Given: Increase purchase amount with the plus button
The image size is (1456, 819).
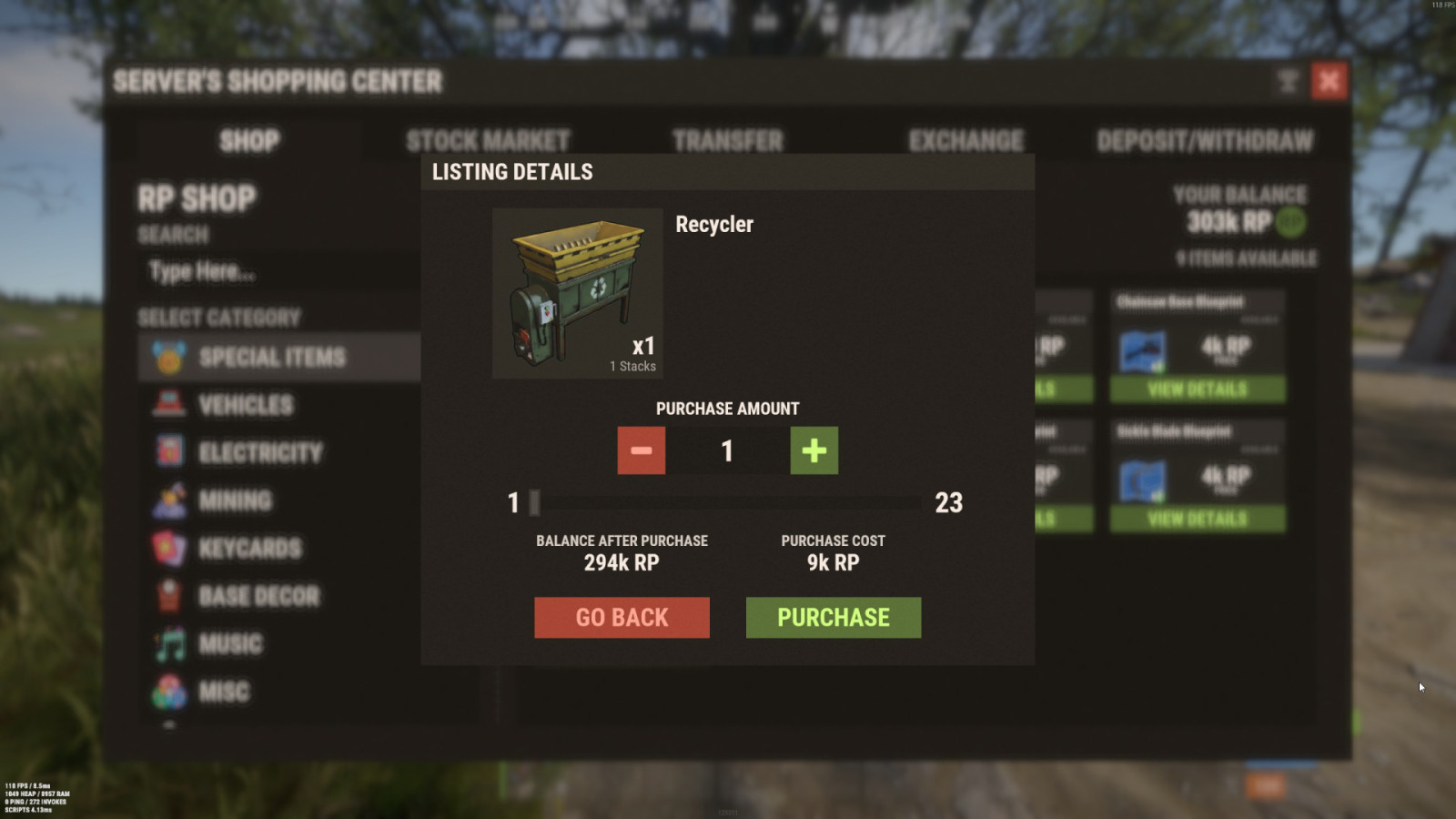Looking at the screenshot, I should point(813,450).
